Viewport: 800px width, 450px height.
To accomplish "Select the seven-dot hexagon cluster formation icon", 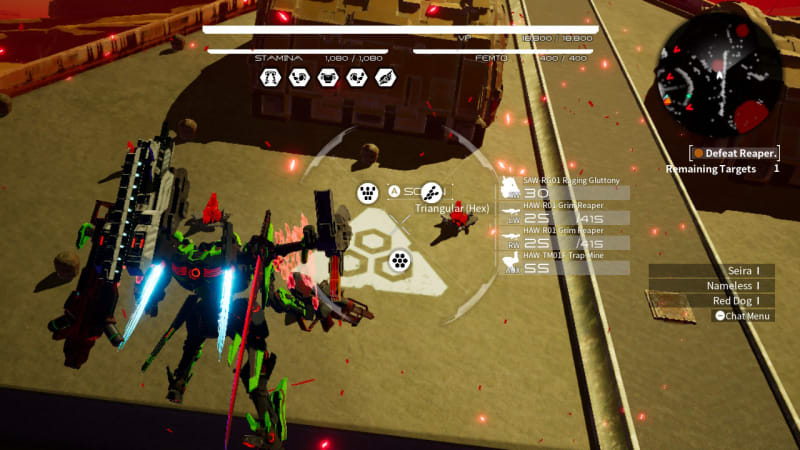I will tap(400, 261).
